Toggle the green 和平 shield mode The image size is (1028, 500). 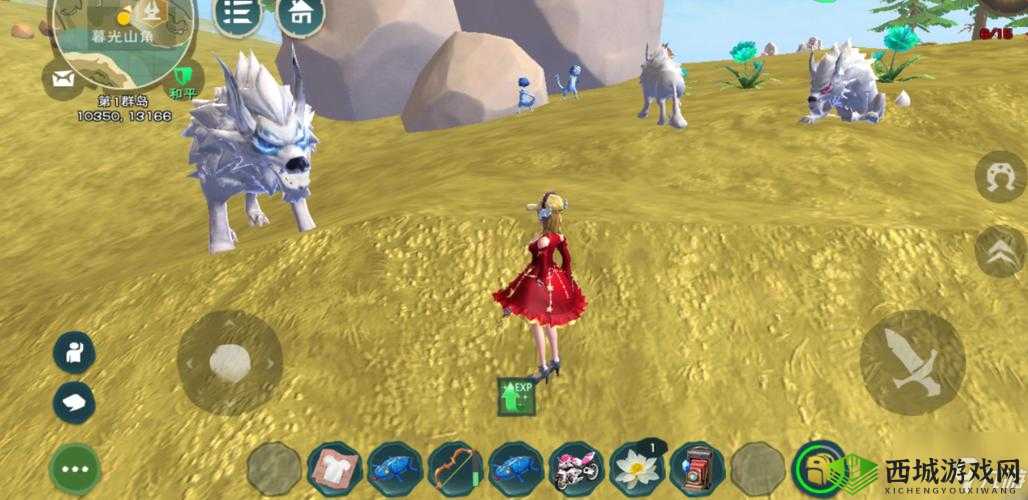[x=183, y=77]
